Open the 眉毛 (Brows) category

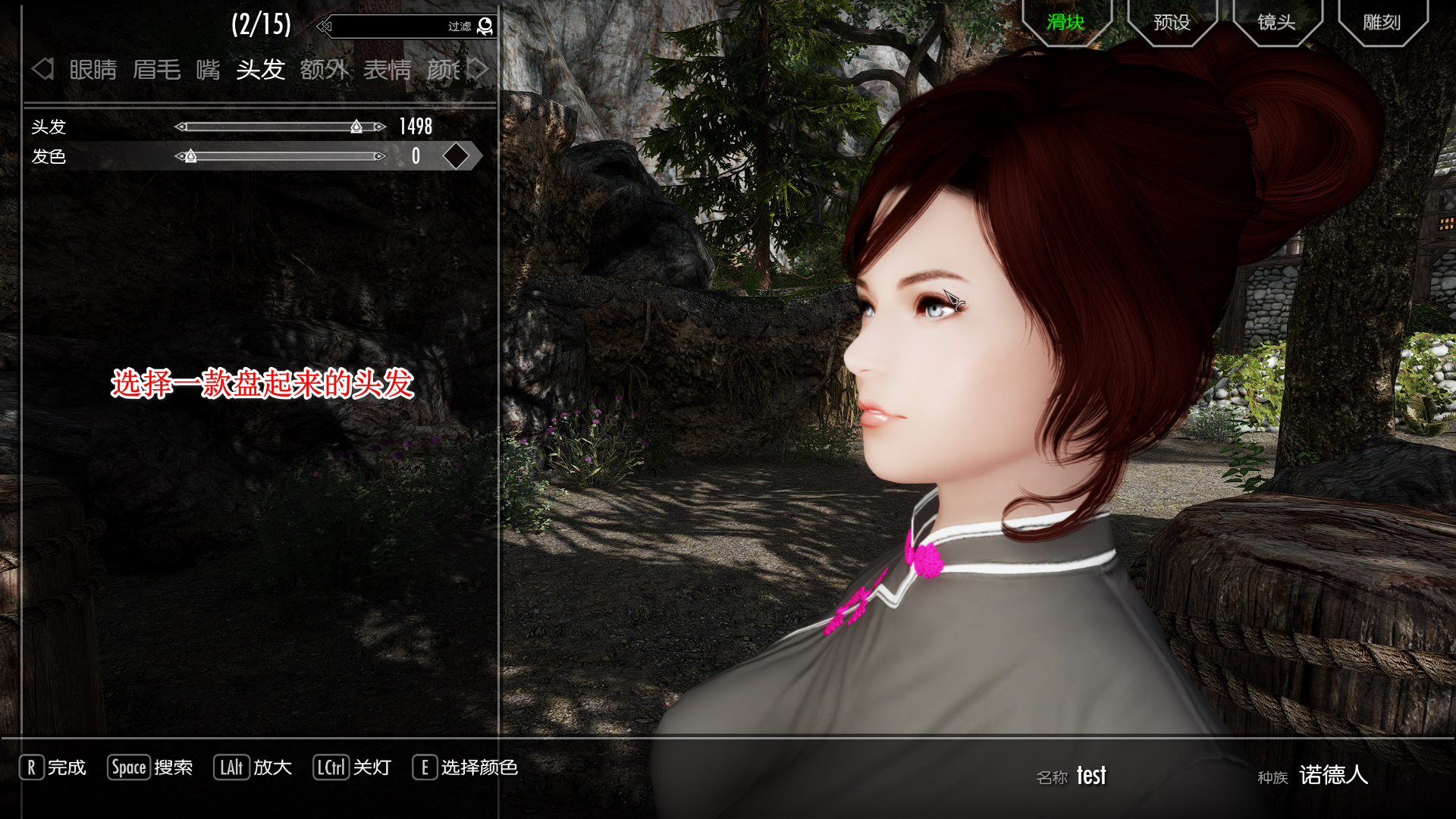click(156, 70)
